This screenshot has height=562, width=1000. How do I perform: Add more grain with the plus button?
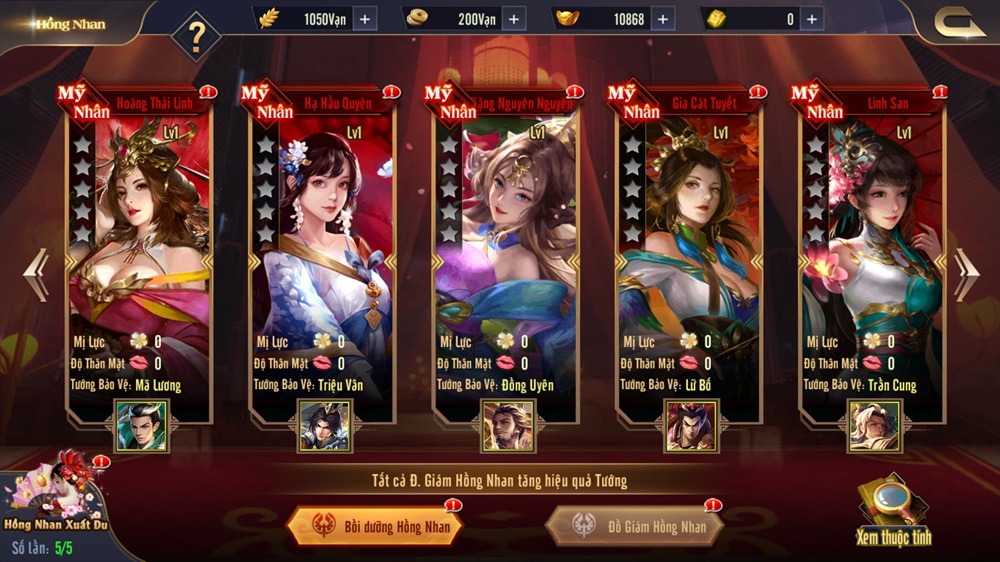click(x=363, y=18)
